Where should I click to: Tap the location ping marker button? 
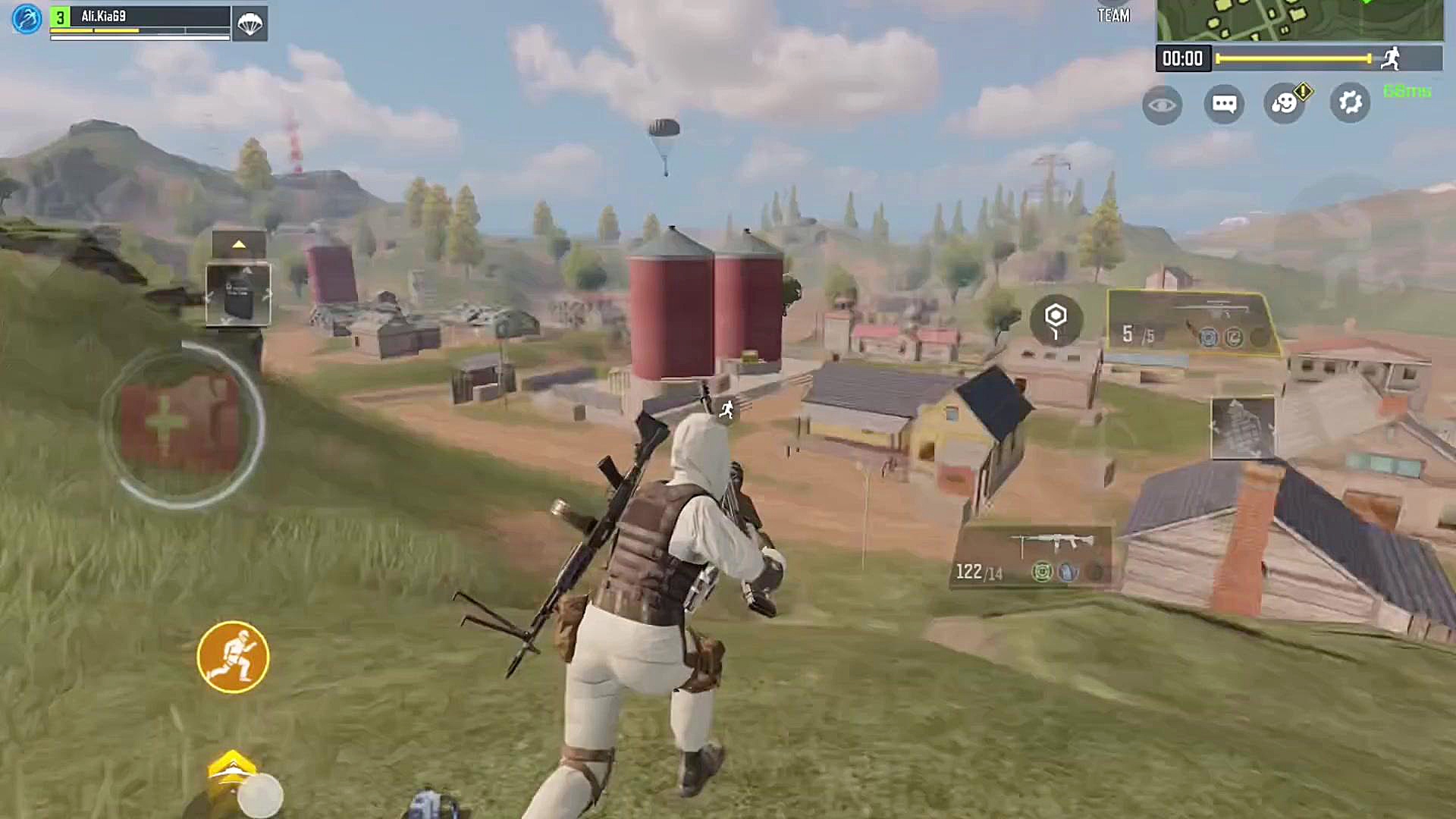tap(1056, 320)
